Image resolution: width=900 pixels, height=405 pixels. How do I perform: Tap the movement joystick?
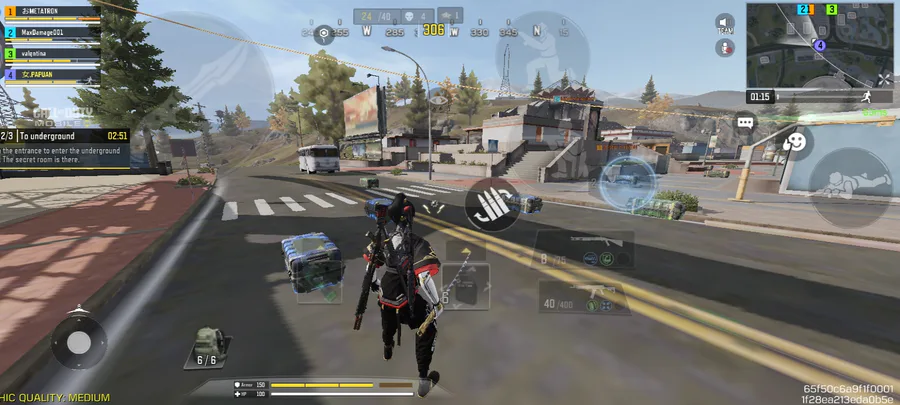coord(78,343)
